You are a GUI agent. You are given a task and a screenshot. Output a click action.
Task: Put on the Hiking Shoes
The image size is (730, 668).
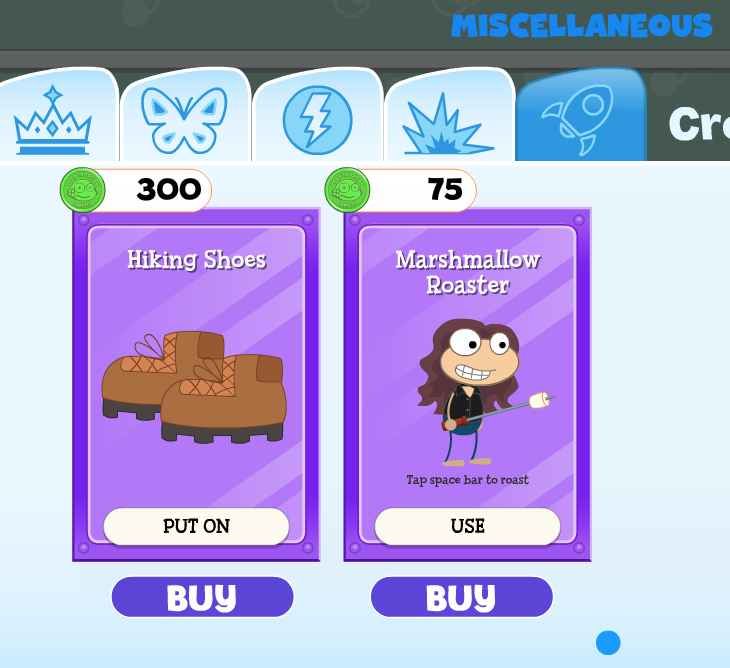pos(196,526)
